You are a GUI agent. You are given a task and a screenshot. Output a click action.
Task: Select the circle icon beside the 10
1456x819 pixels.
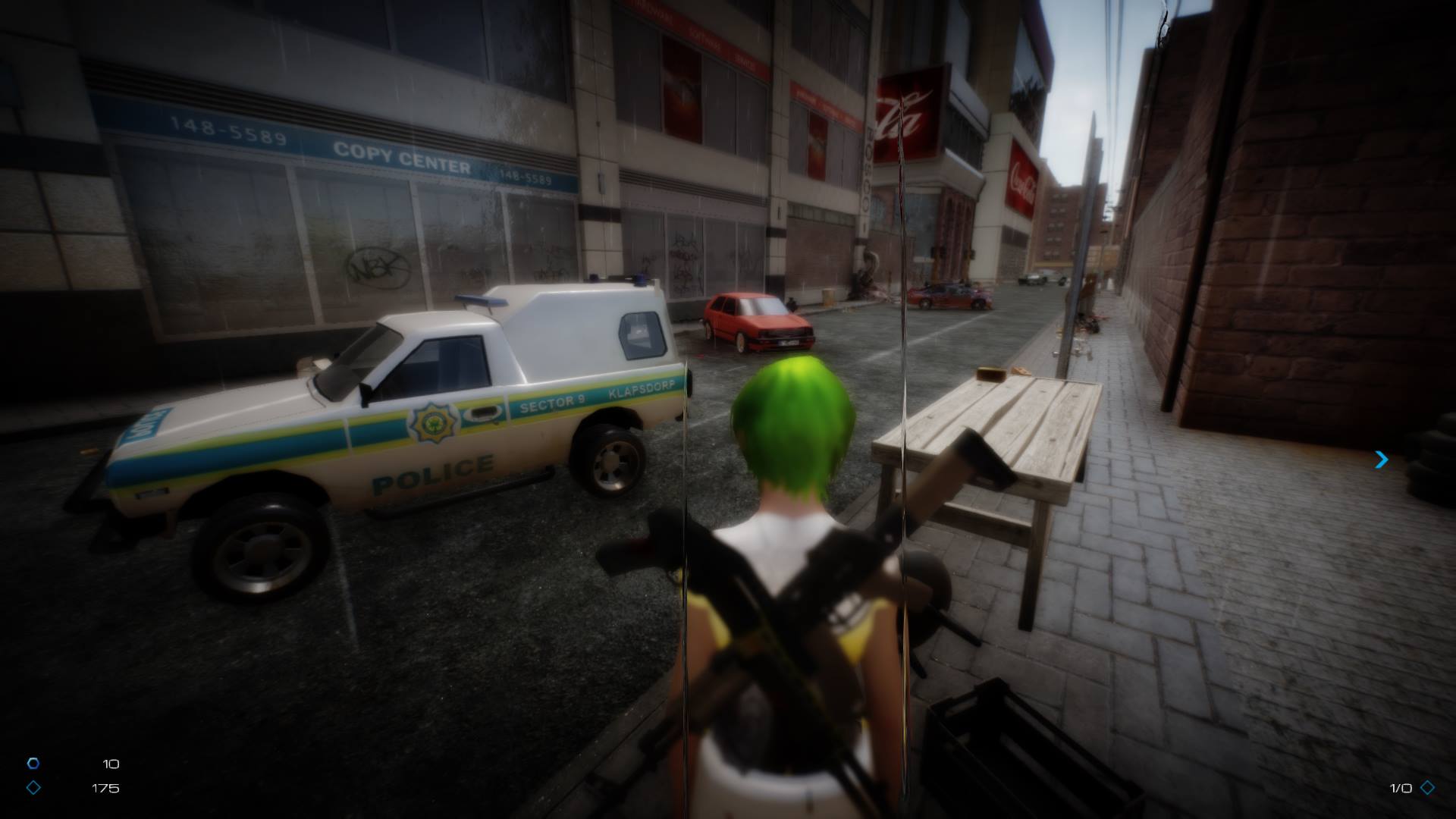click(x=33, y=764)
